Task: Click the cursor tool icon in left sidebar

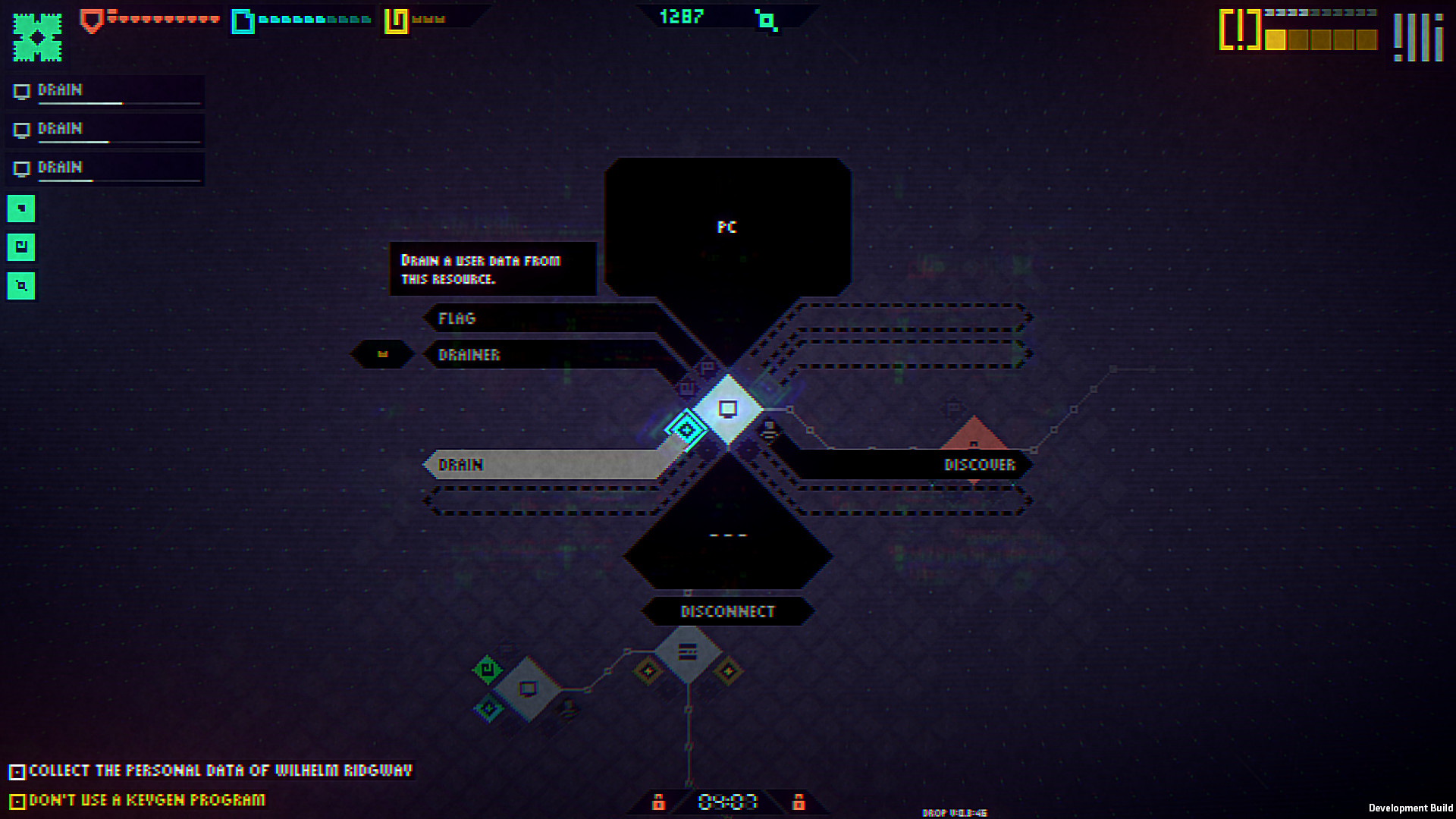Action: 20,208
